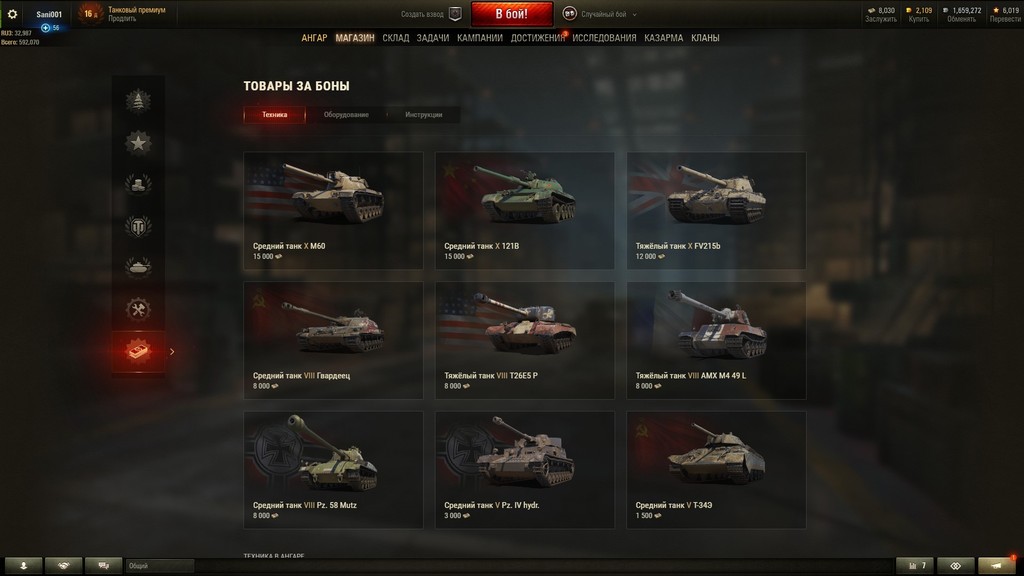Select the T26E5 P heavy tank

point(524,340)
